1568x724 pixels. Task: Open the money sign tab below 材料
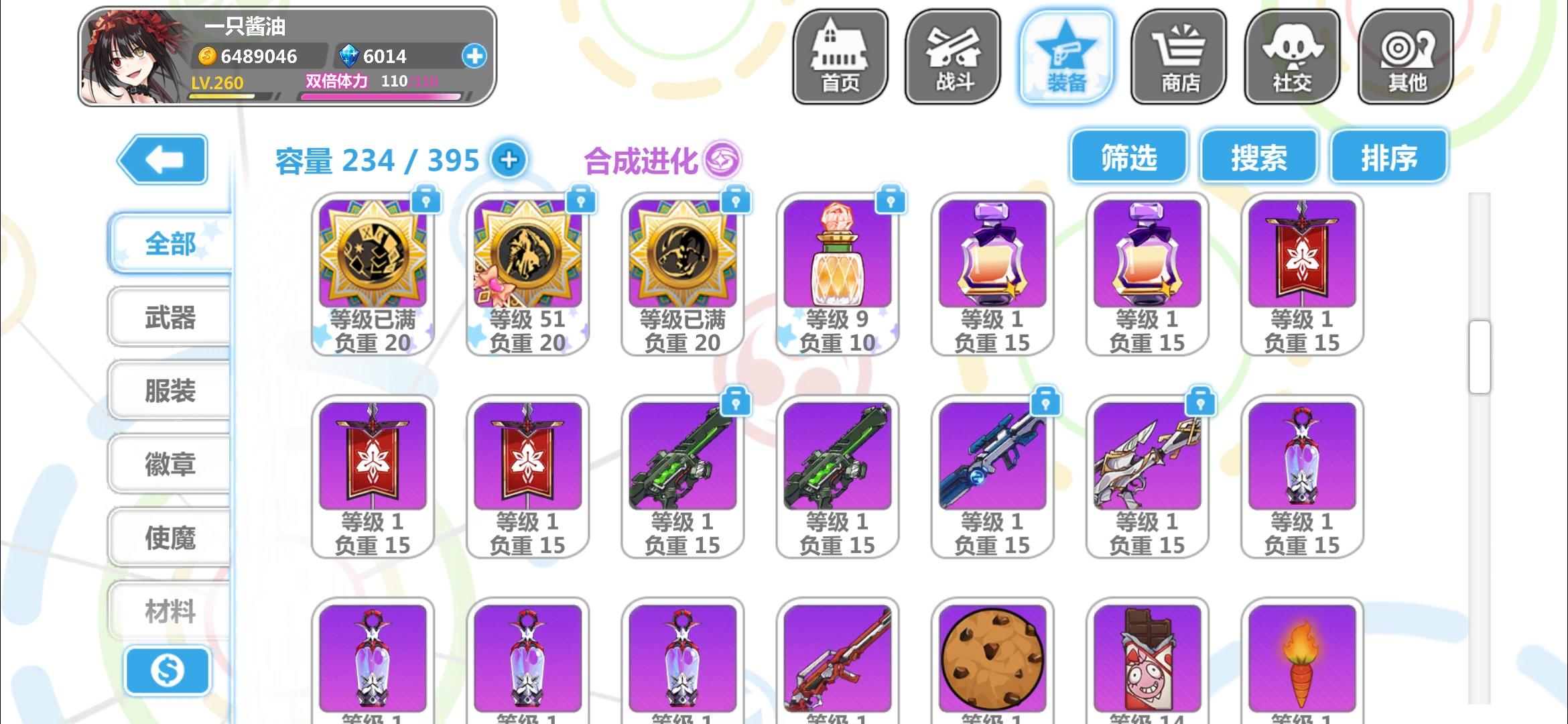(168, 670)
